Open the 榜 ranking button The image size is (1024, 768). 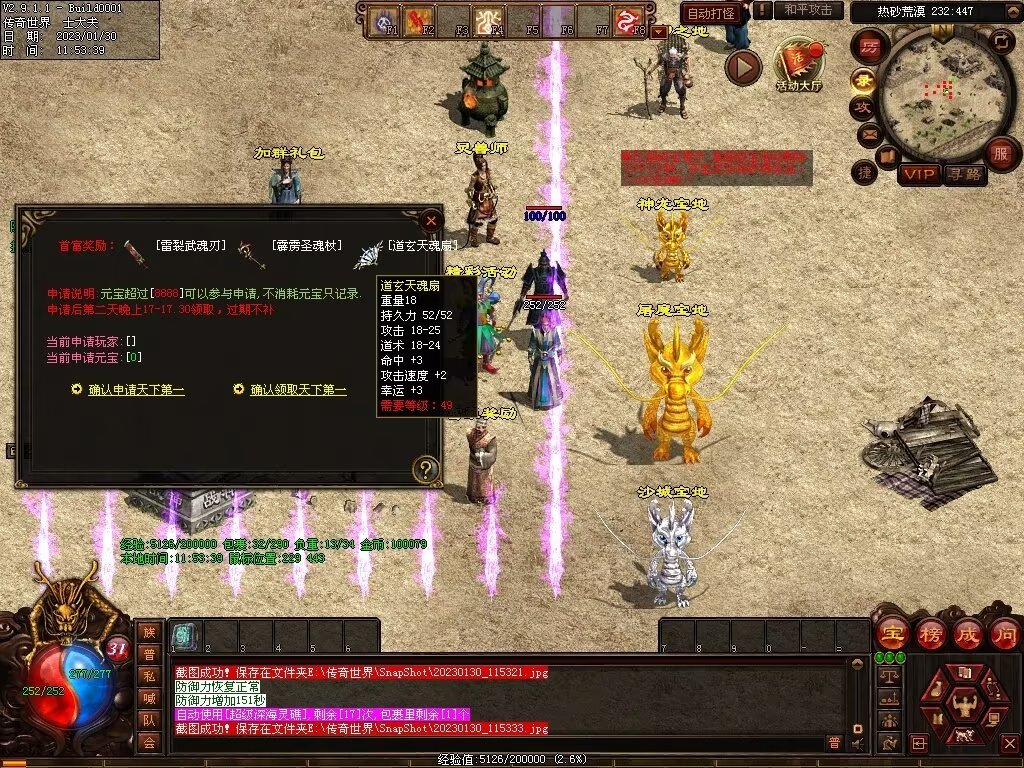930,634
